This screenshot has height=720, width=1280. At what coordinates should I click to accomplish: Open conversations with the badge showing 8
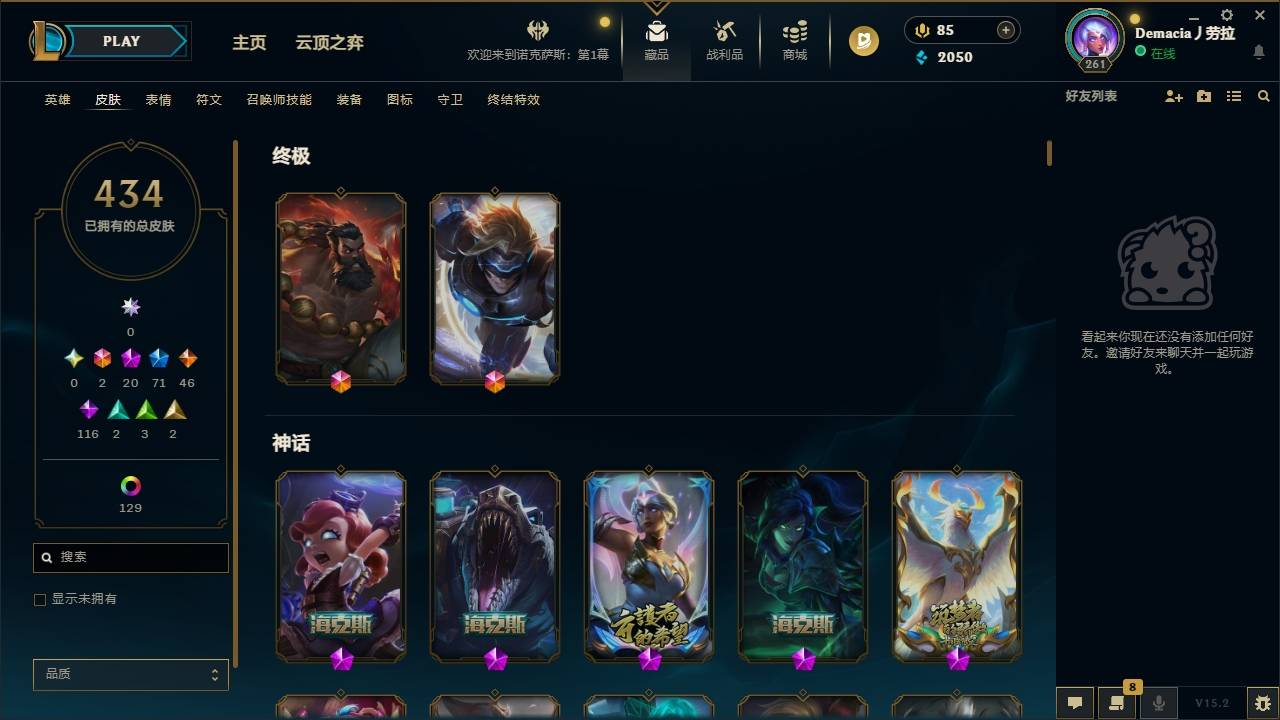coord(1113,703)
